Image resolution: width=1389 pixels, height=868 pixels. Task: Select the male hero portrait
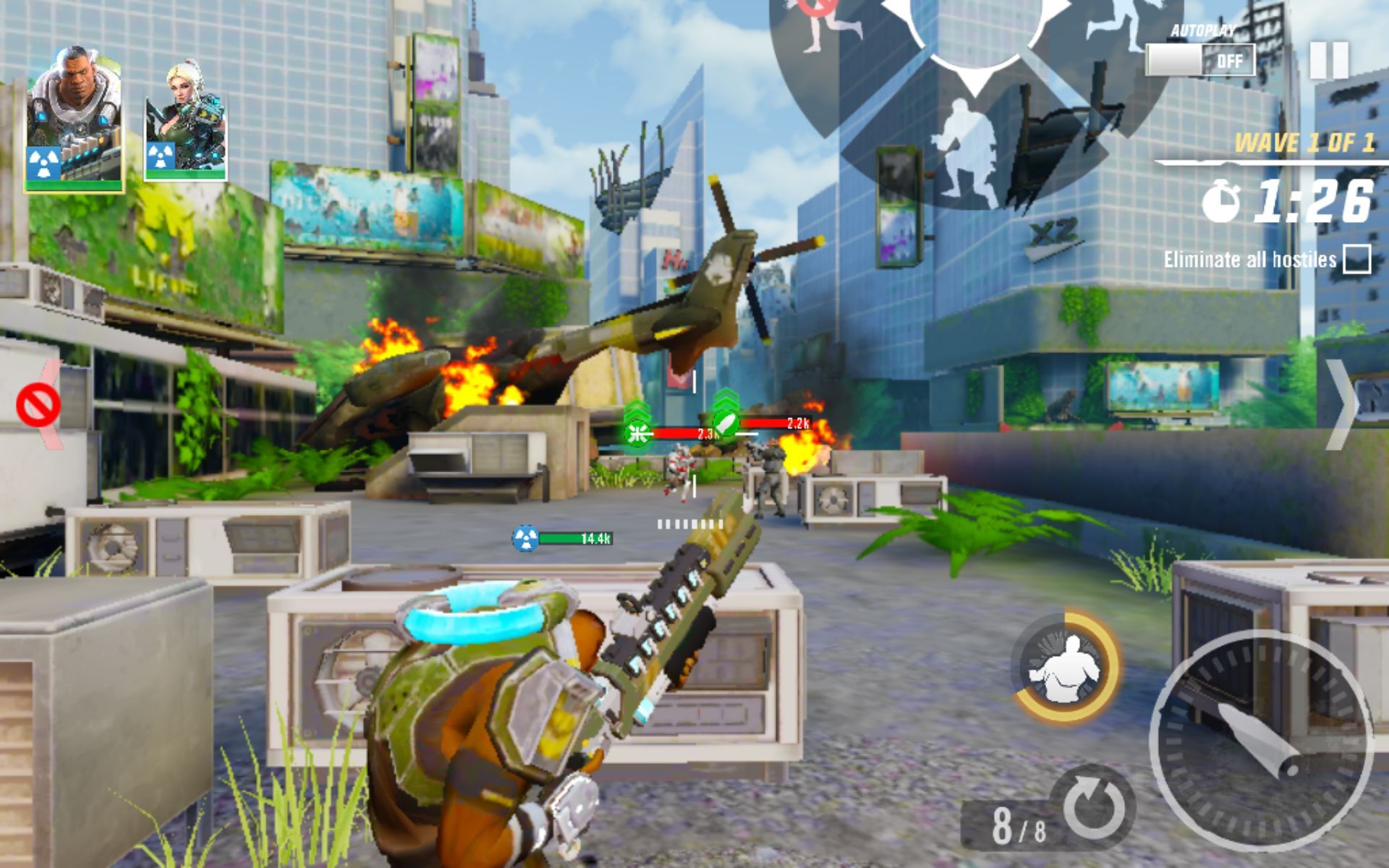pyautogui.click(x=74, y=117)
